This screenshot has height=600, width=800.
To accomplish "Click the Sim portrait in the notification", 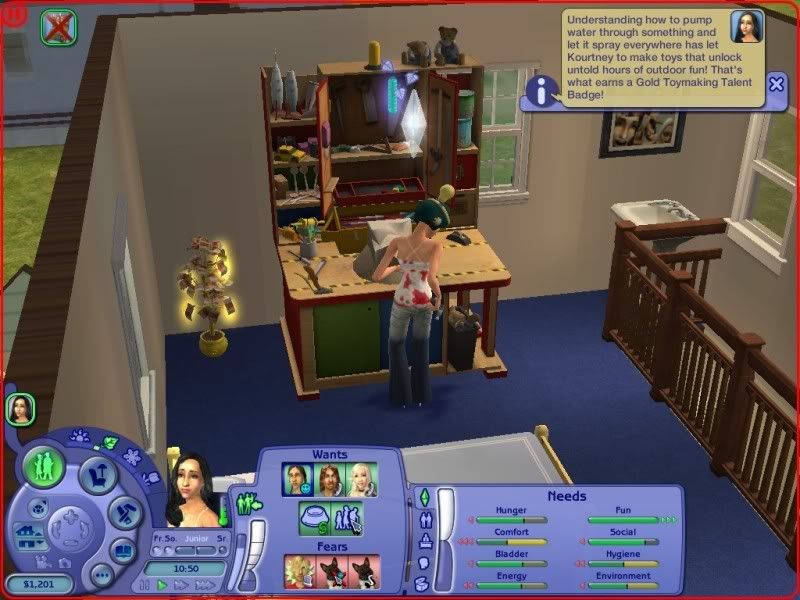I will [x=747, y=27].
